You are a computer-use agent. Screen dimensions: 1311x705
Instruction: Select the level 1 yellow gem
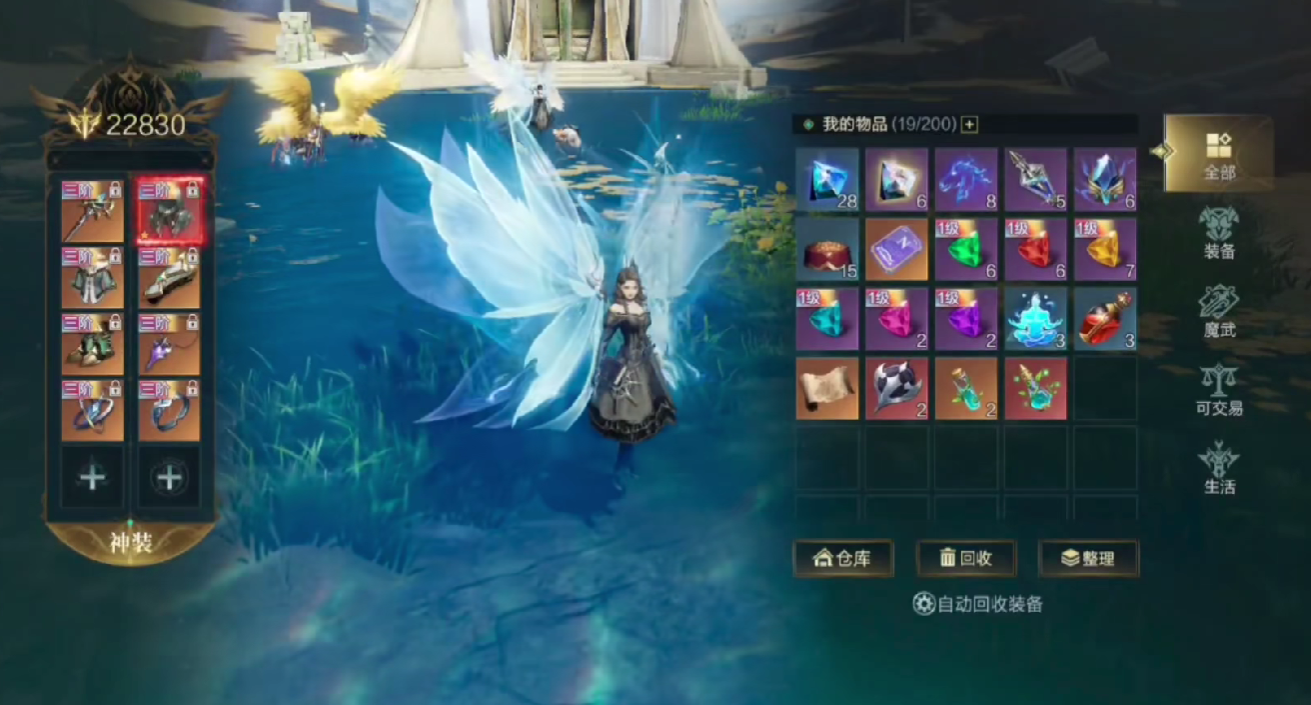click(x=1104, y=249)
